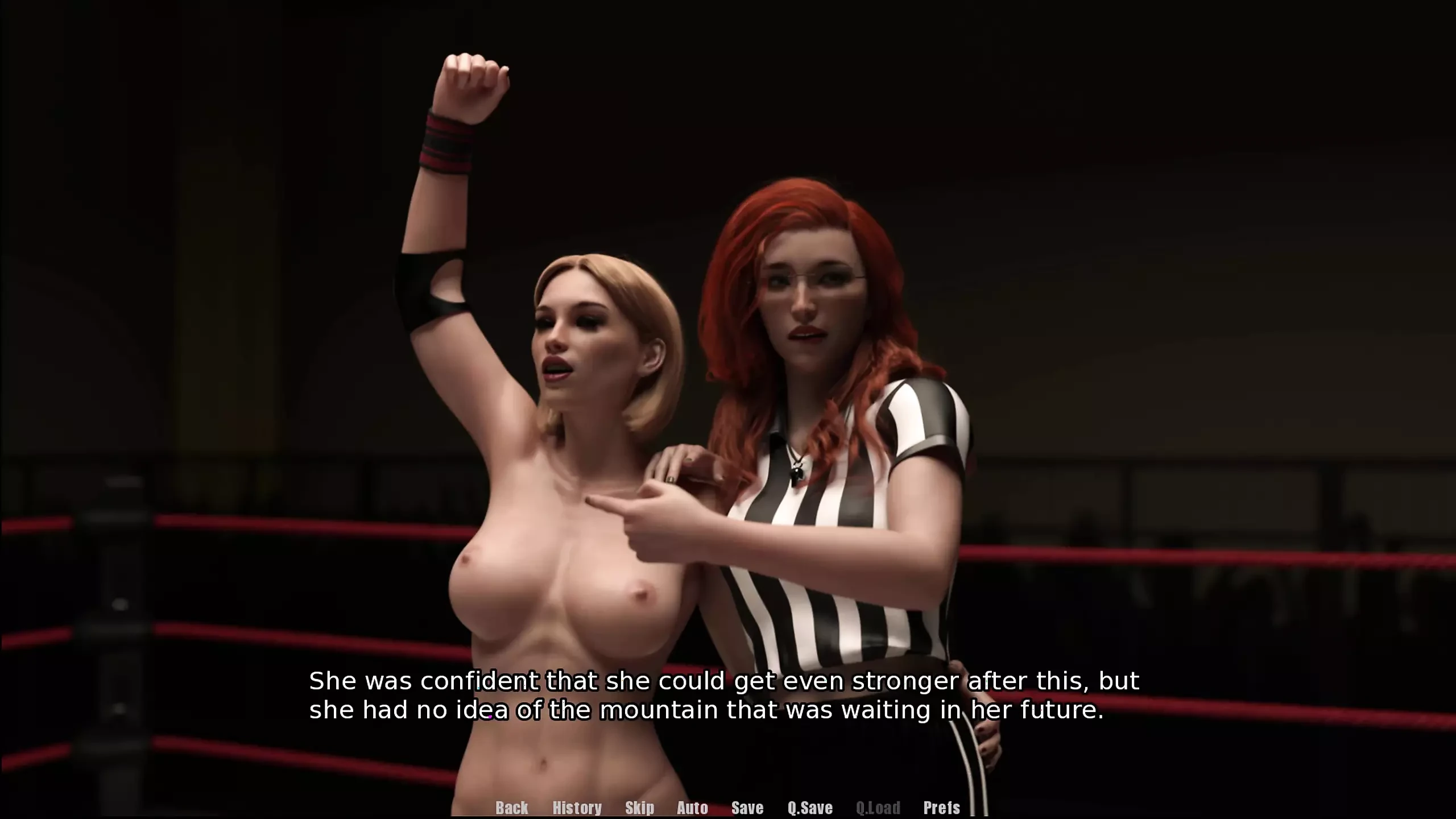
Task: Go back with the Back button
Action: pyautogui.click(x=511, y=808)
